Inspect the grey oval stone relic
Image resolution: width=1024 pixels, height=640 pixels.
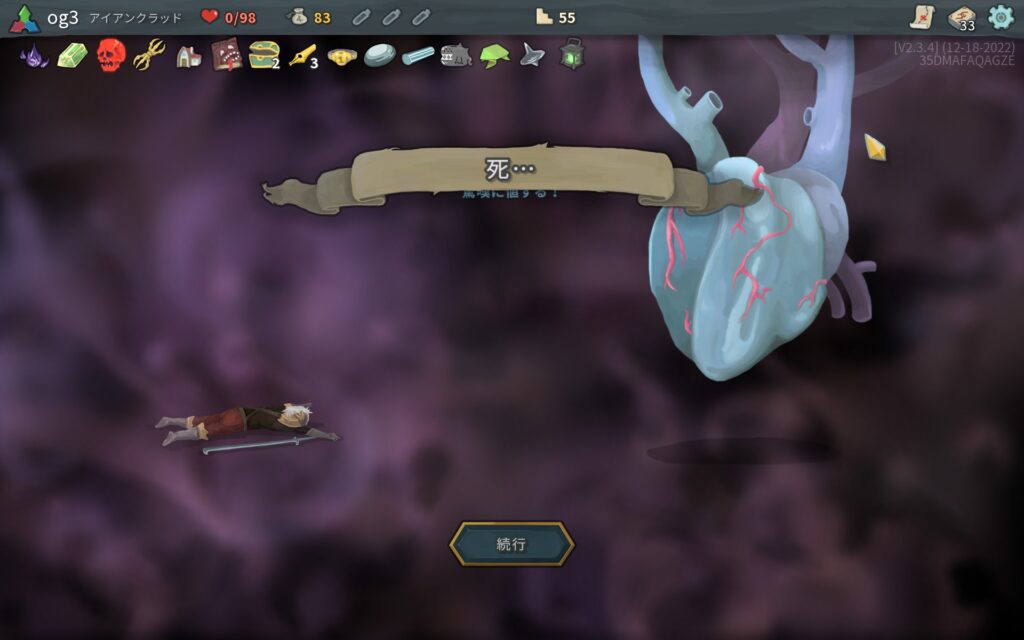tap(379, 55)
